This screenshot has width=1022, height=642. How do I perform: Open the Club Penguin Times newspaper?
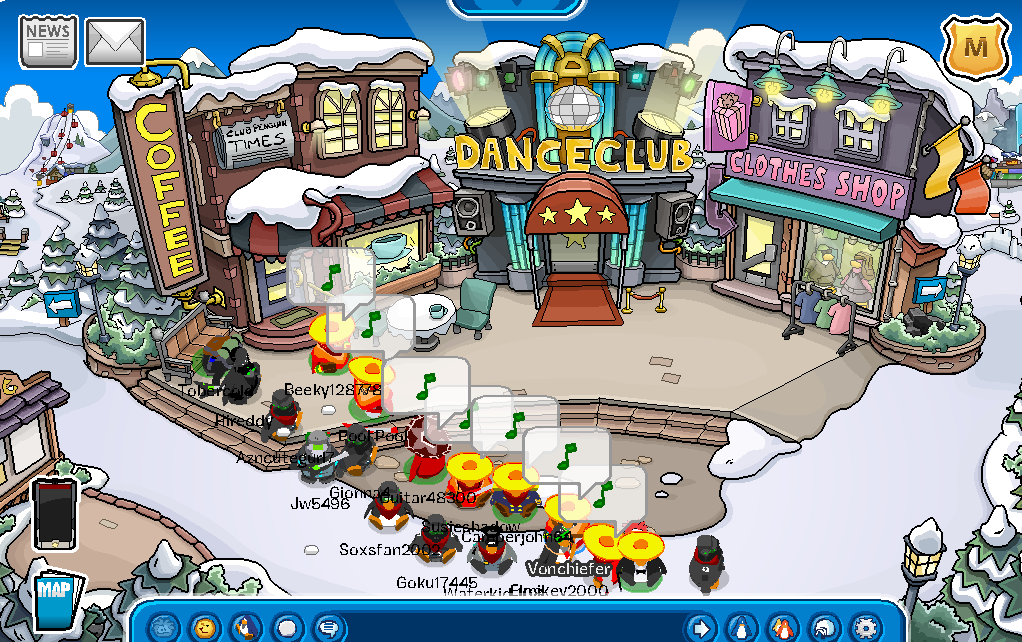pos(48,41)
